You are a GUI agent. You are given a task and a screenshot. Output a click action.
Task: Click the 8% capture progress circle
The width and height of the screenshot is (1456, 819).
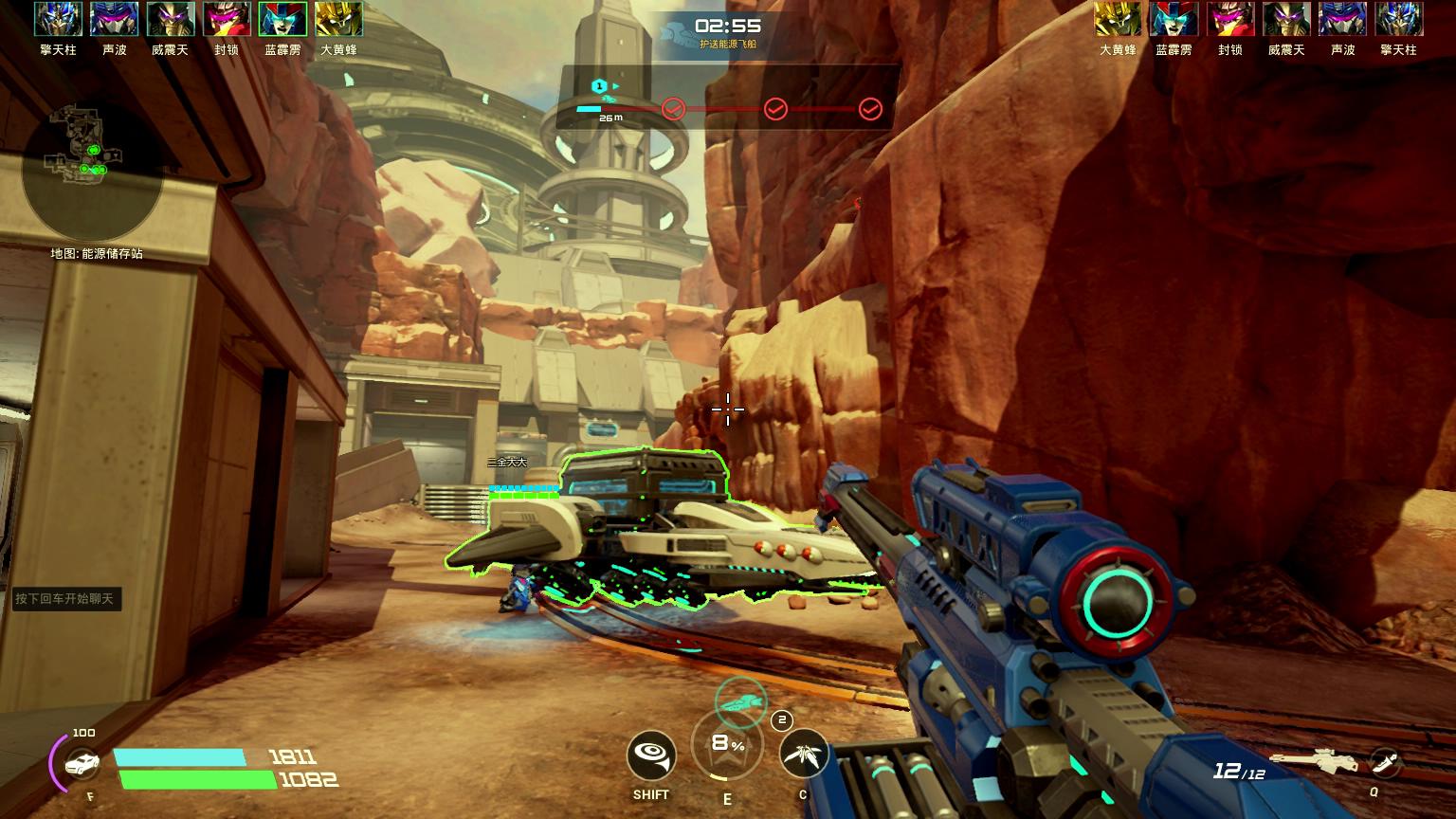[730, 746]
